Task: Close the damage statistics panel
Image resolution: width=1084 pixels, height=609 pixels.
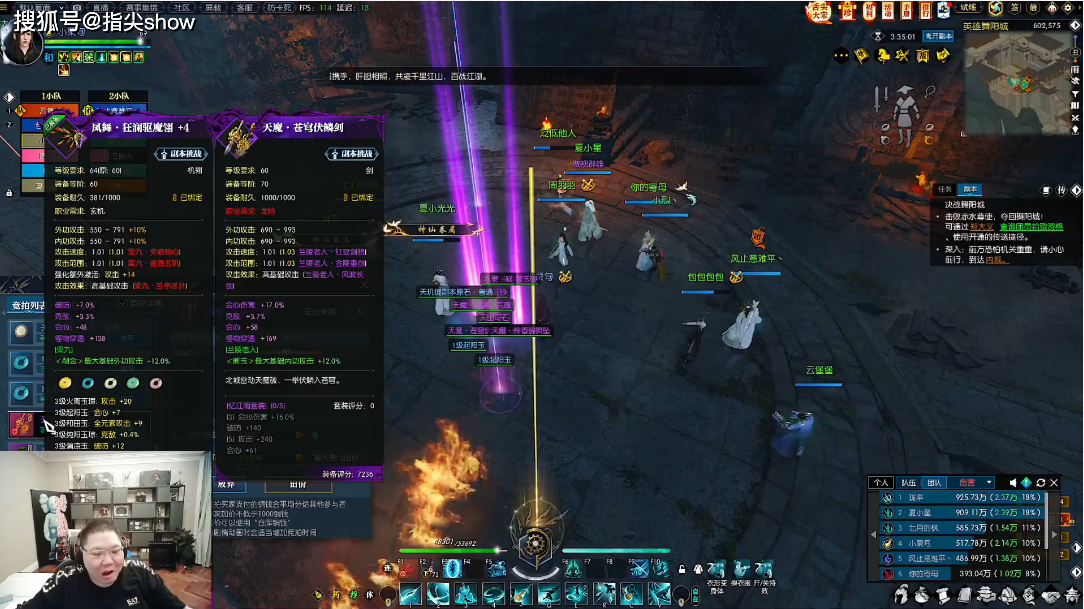Action: (x=1054, y=482)
